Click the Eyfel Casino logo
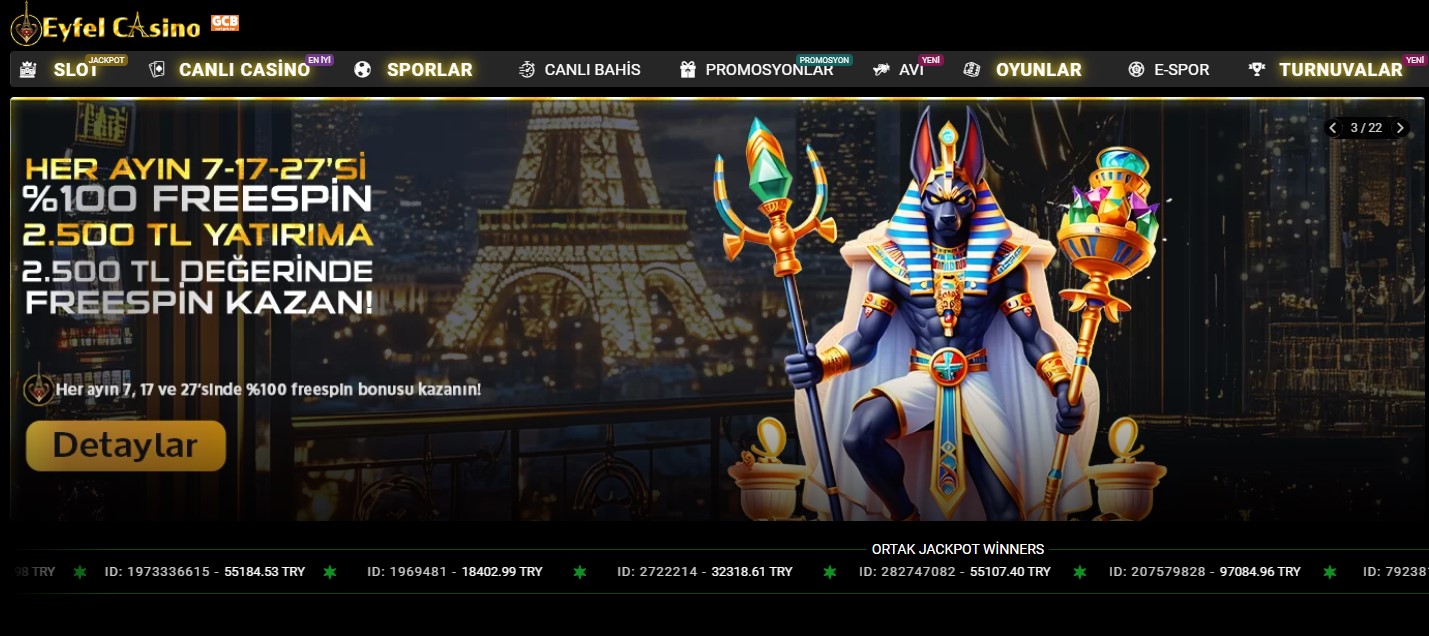Viewport: 1429px width, 636px height. coord(106,26)
